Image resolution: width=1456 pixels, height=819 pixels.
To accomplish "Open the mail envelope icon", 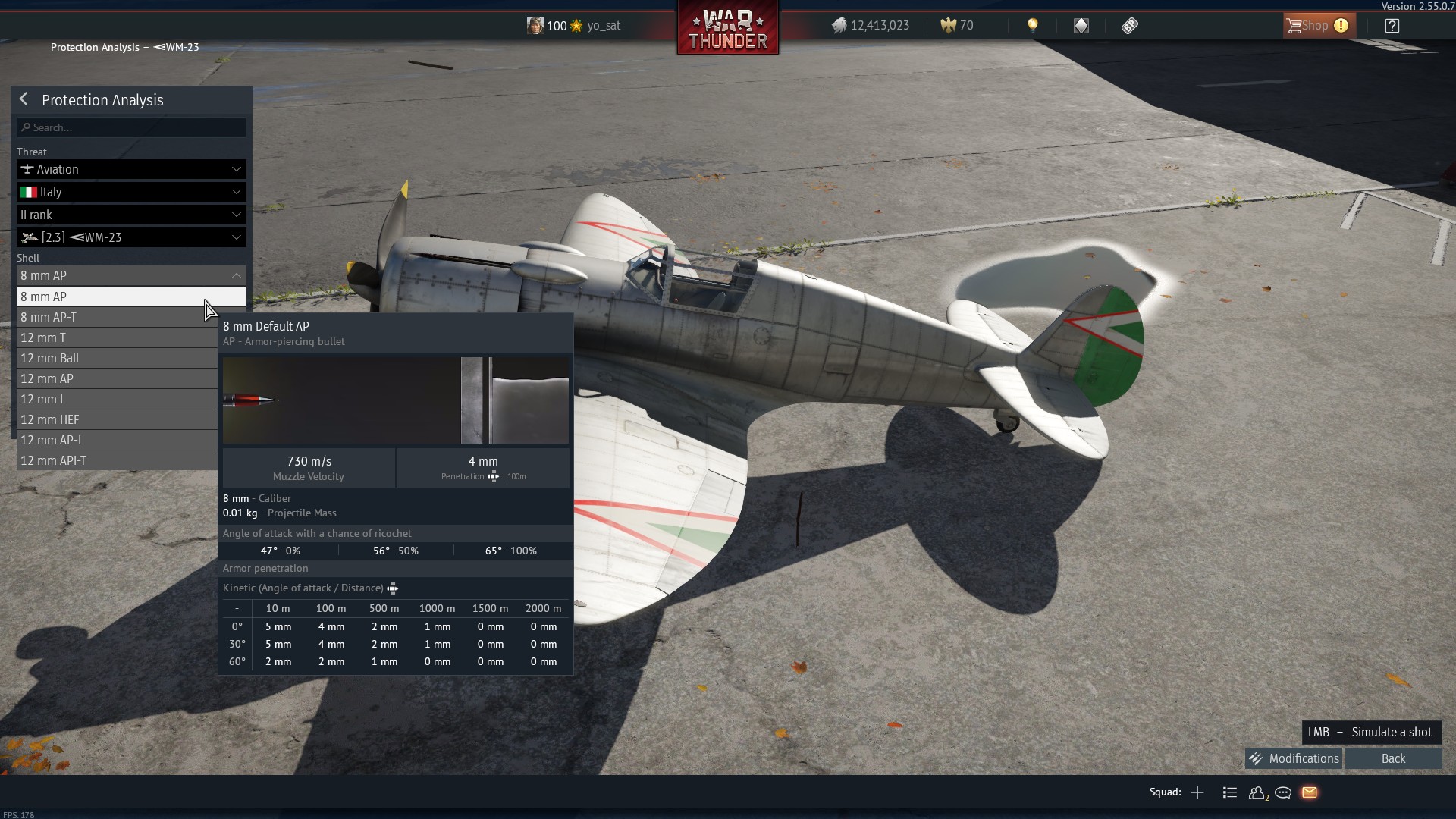I will [x=1310, y=792].
